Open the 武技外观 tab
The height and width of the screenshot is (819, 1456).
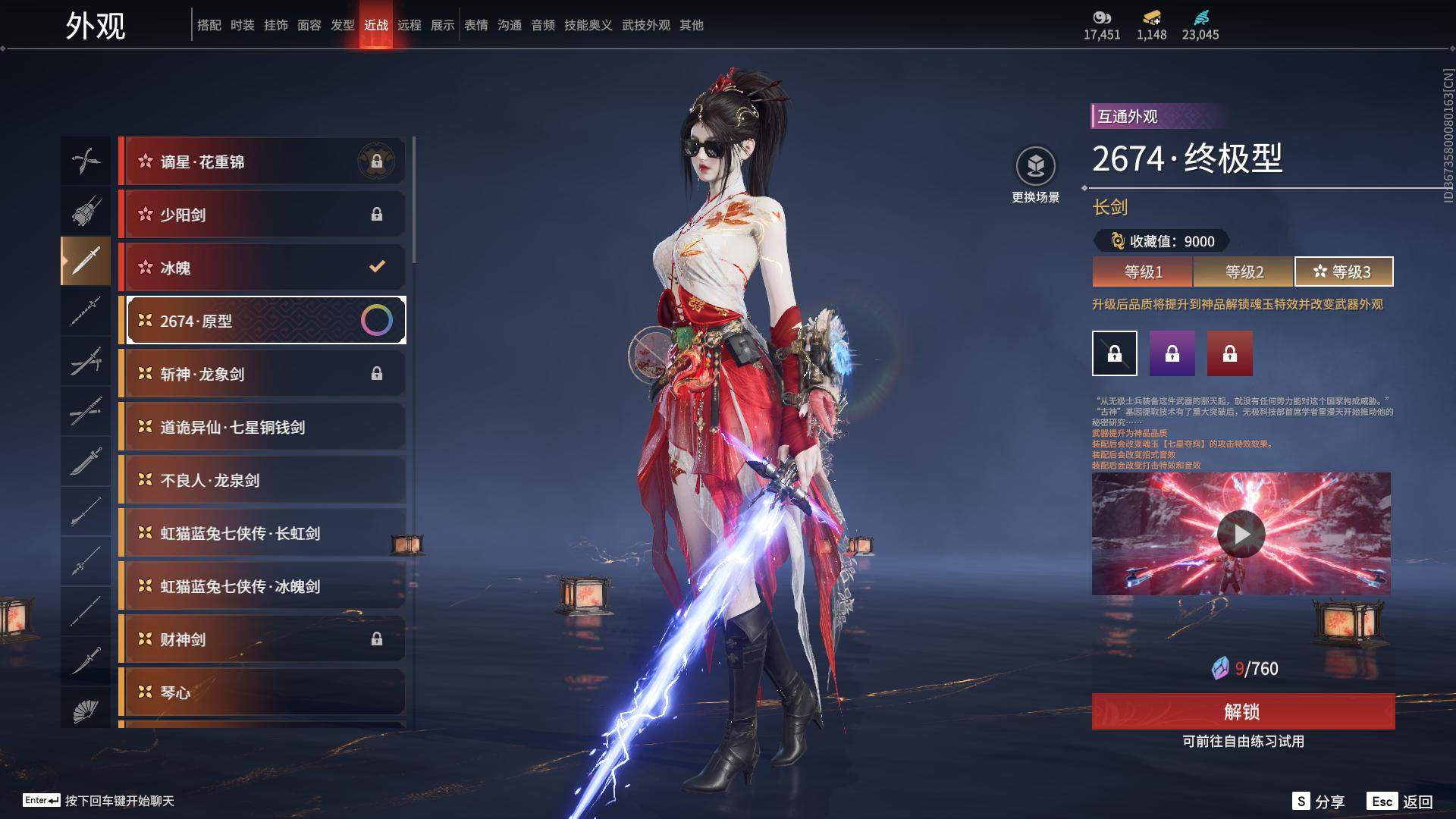point(646,25)
